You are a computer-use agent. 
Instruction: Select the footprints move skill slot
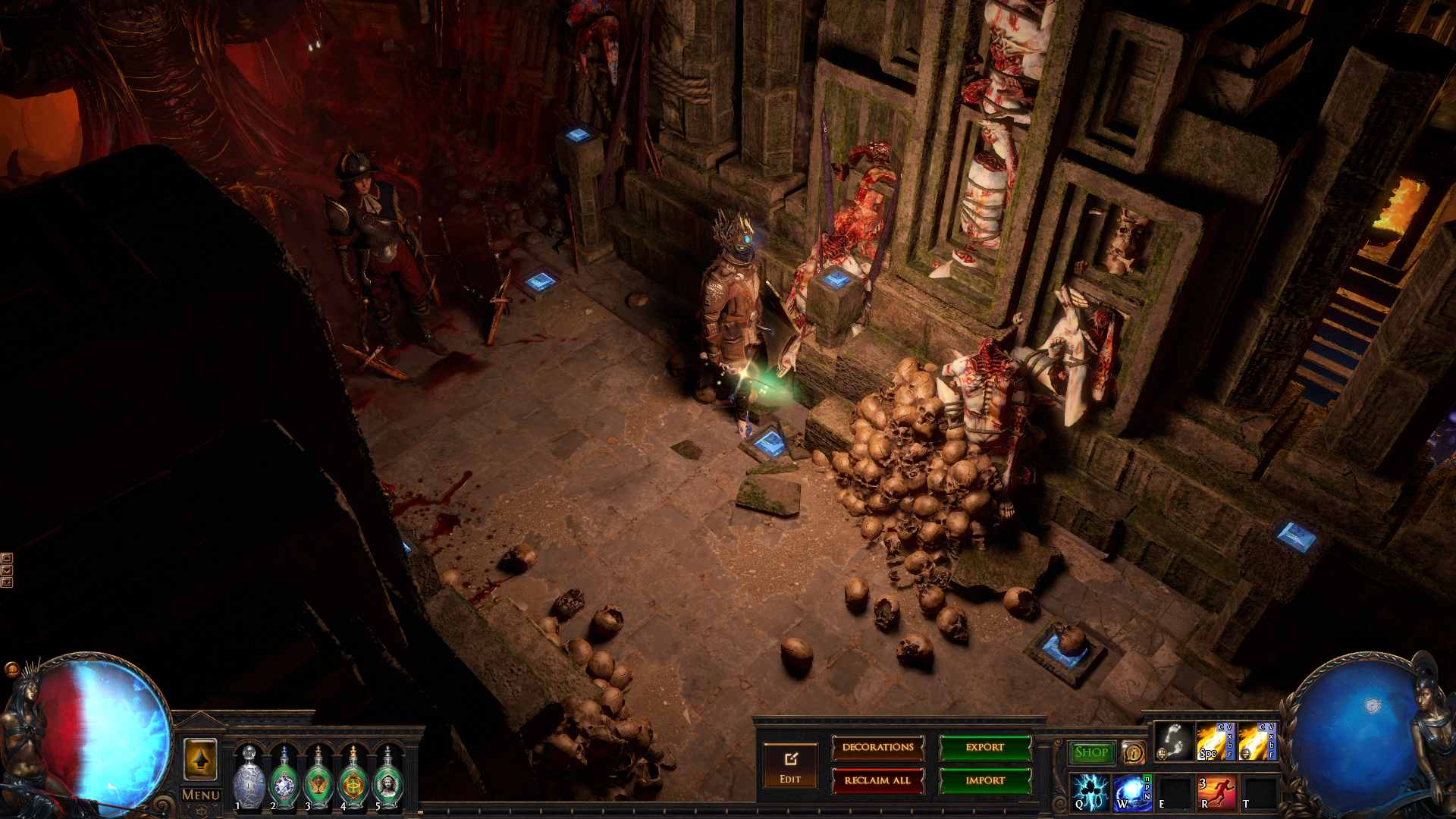tap(1173, 742)
